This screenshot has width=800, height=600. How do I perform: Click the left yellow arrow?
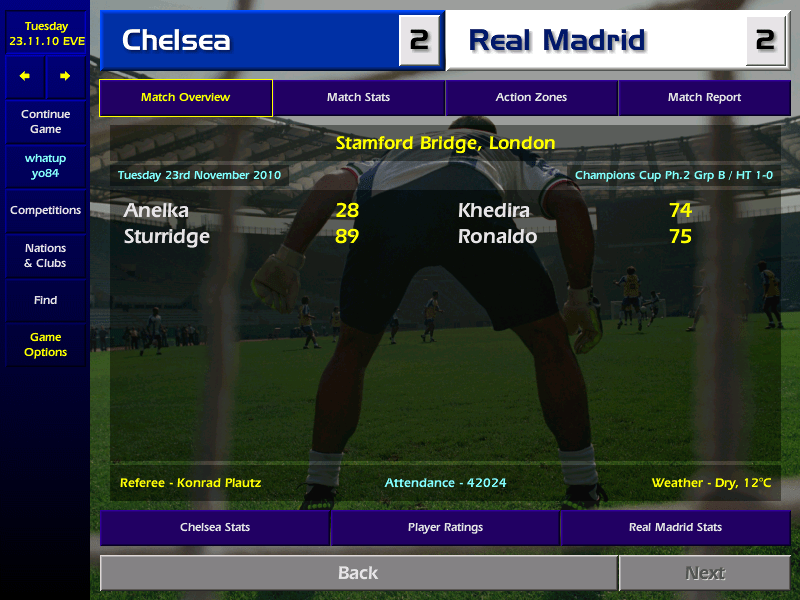[x=25, y=76]
